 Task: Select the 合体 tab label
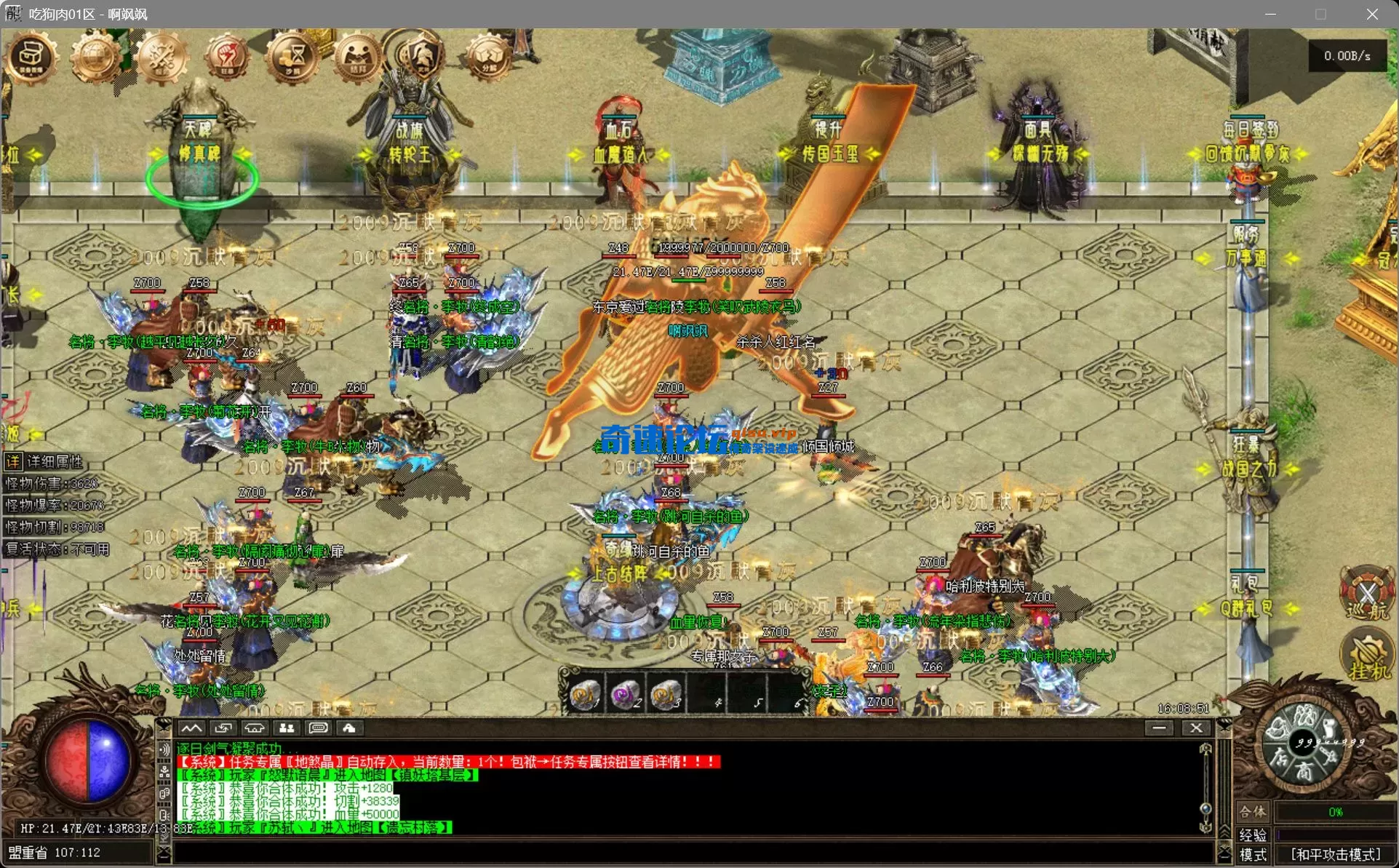(1253, 813)
